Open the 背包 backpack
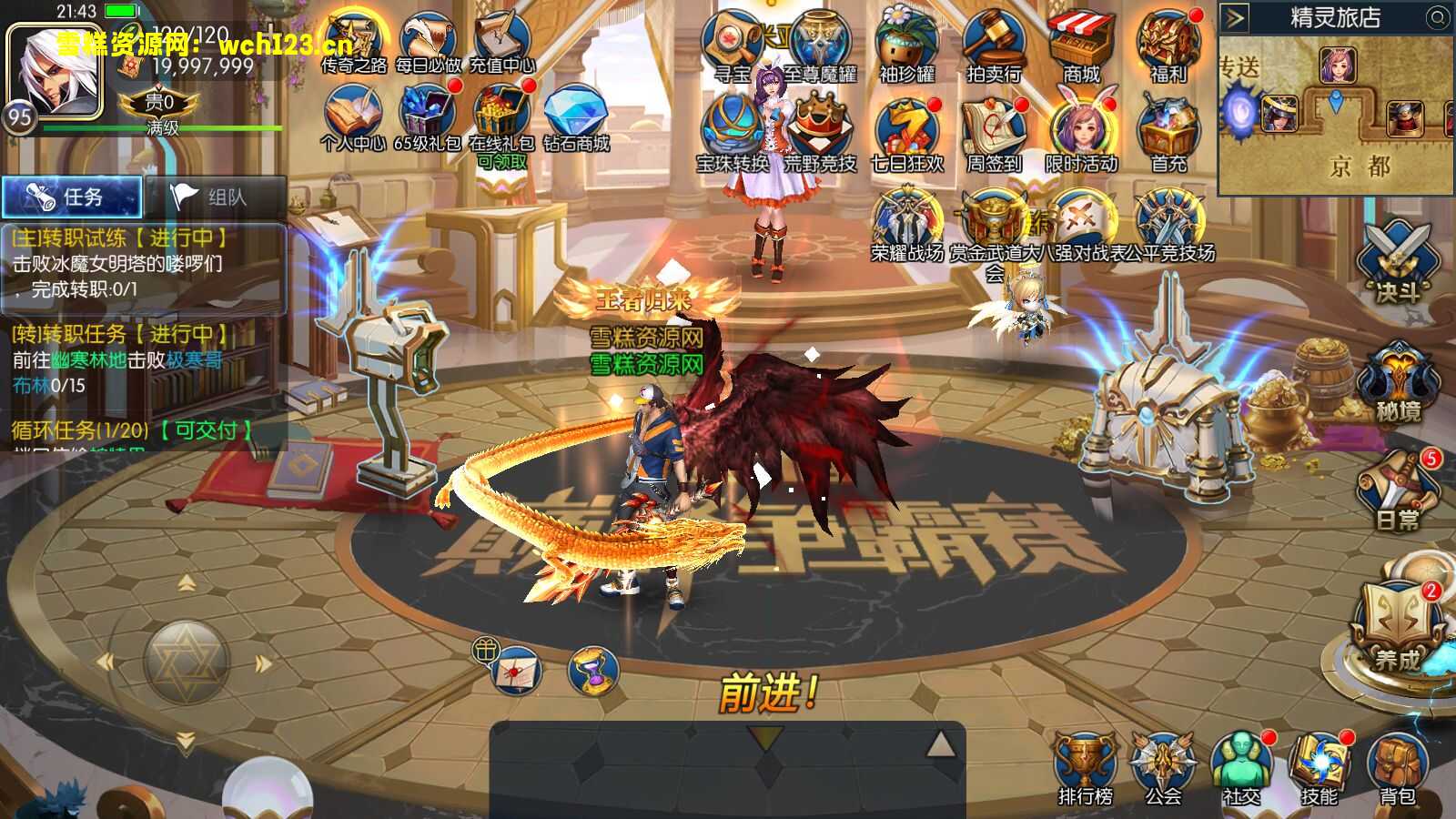Image resolution: width=1456 pixels, height=819 pixels. click(x=1397, y=768)
